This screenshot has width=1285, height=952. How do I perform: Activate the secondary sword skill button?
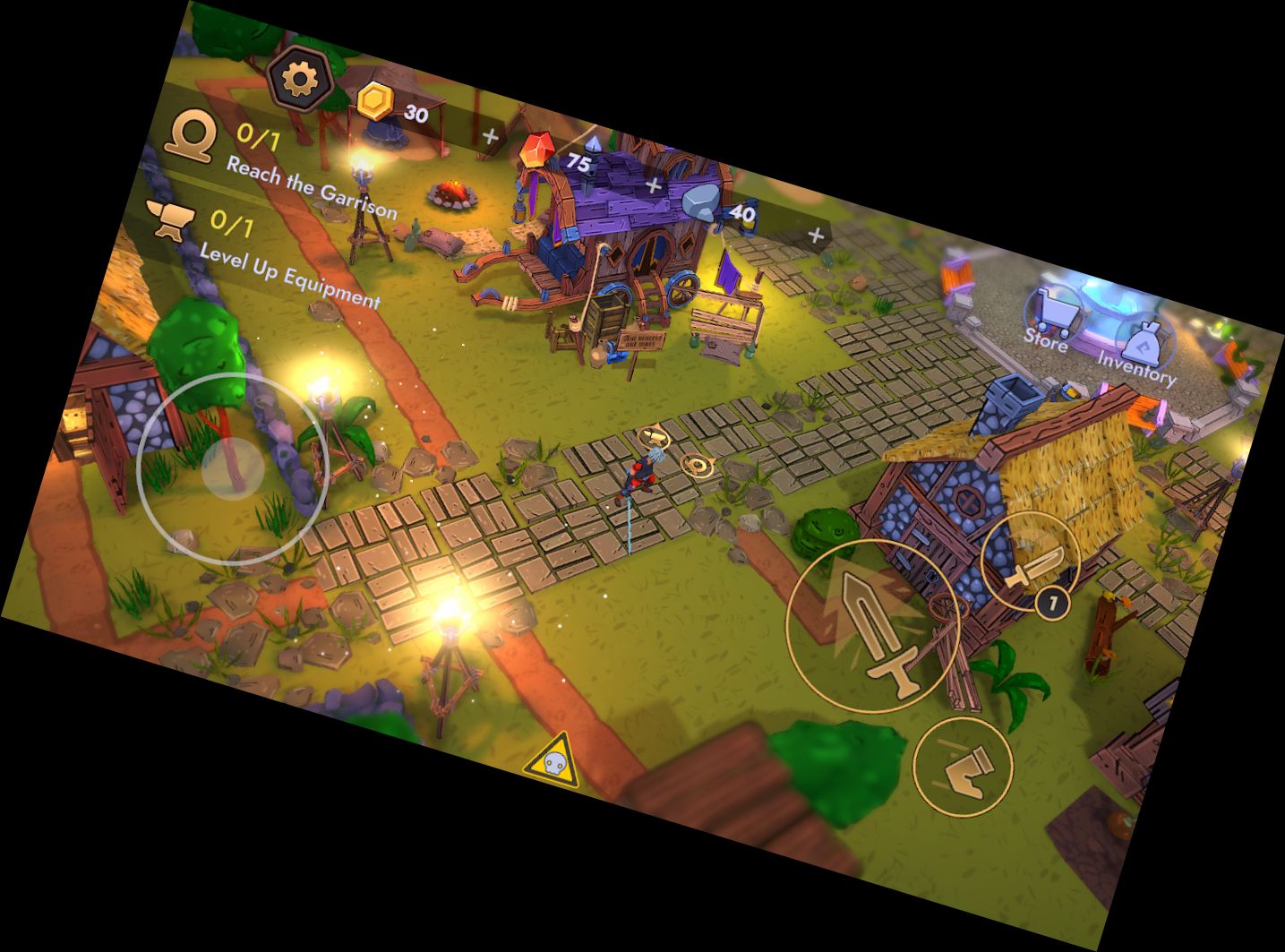[1030, 559]
